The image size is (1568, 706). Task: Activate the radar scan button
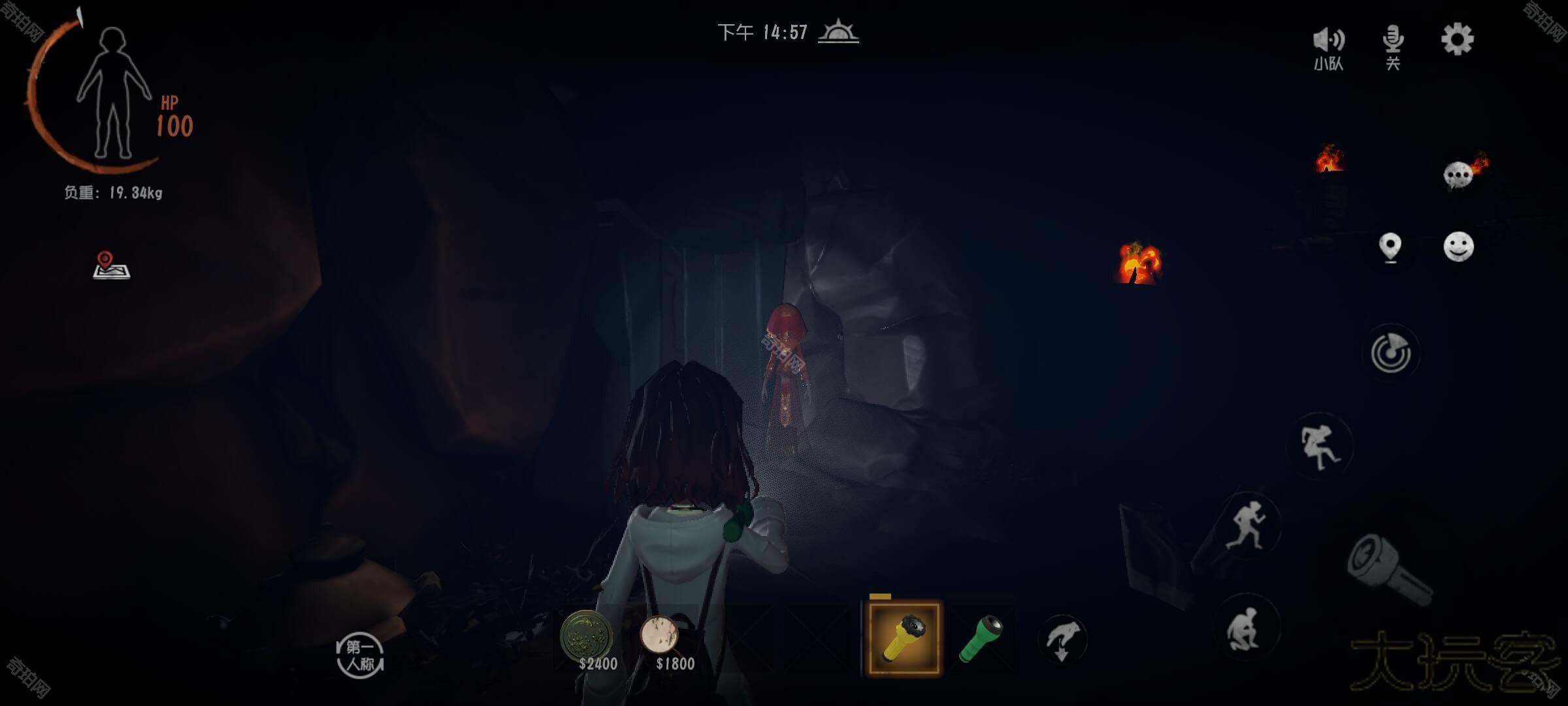point(1391,354)
